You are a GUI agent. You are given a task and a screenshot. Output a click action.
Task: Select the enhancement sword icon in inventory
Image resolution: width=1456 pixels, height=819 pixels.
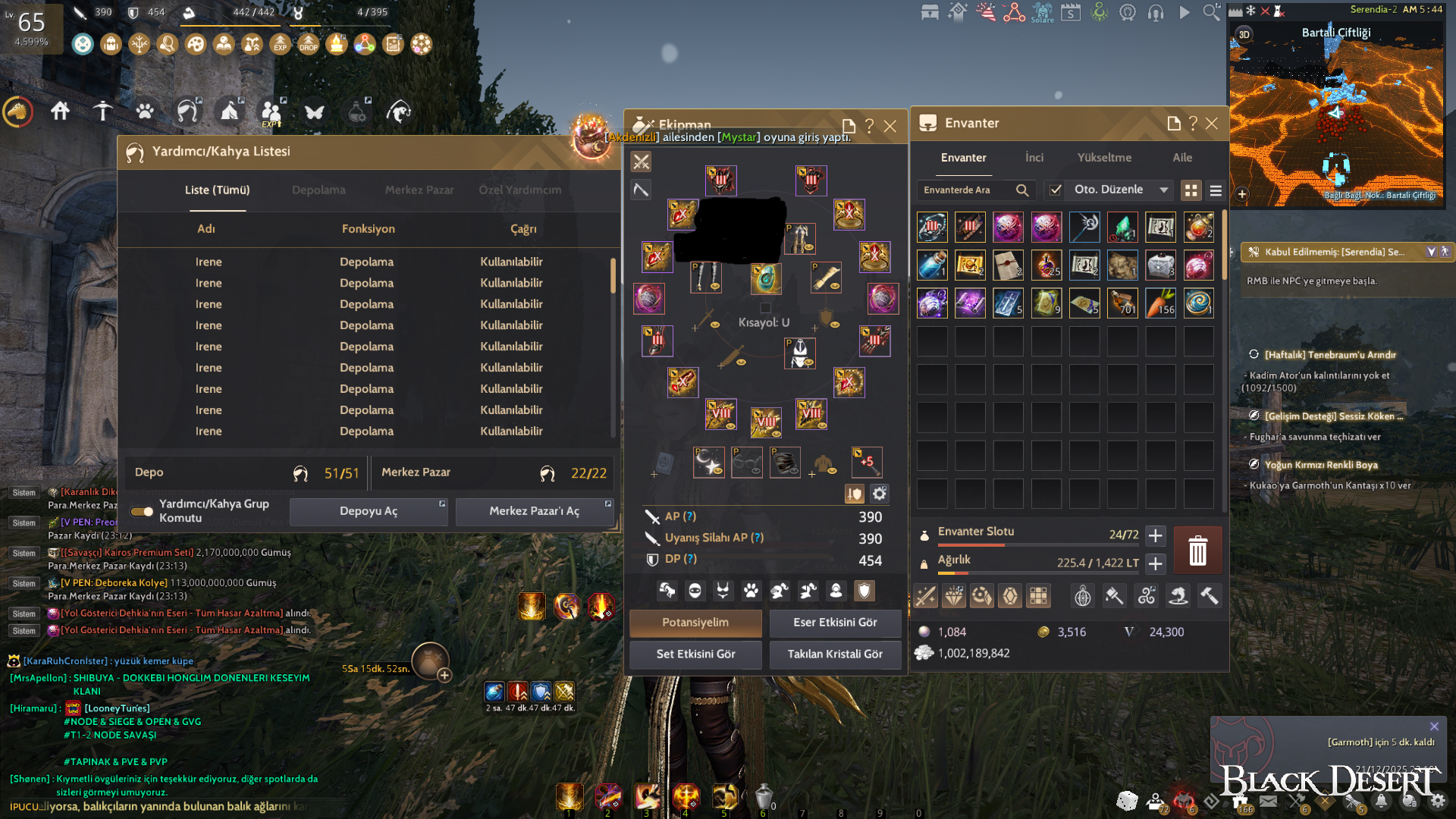[x=925, y=595]
